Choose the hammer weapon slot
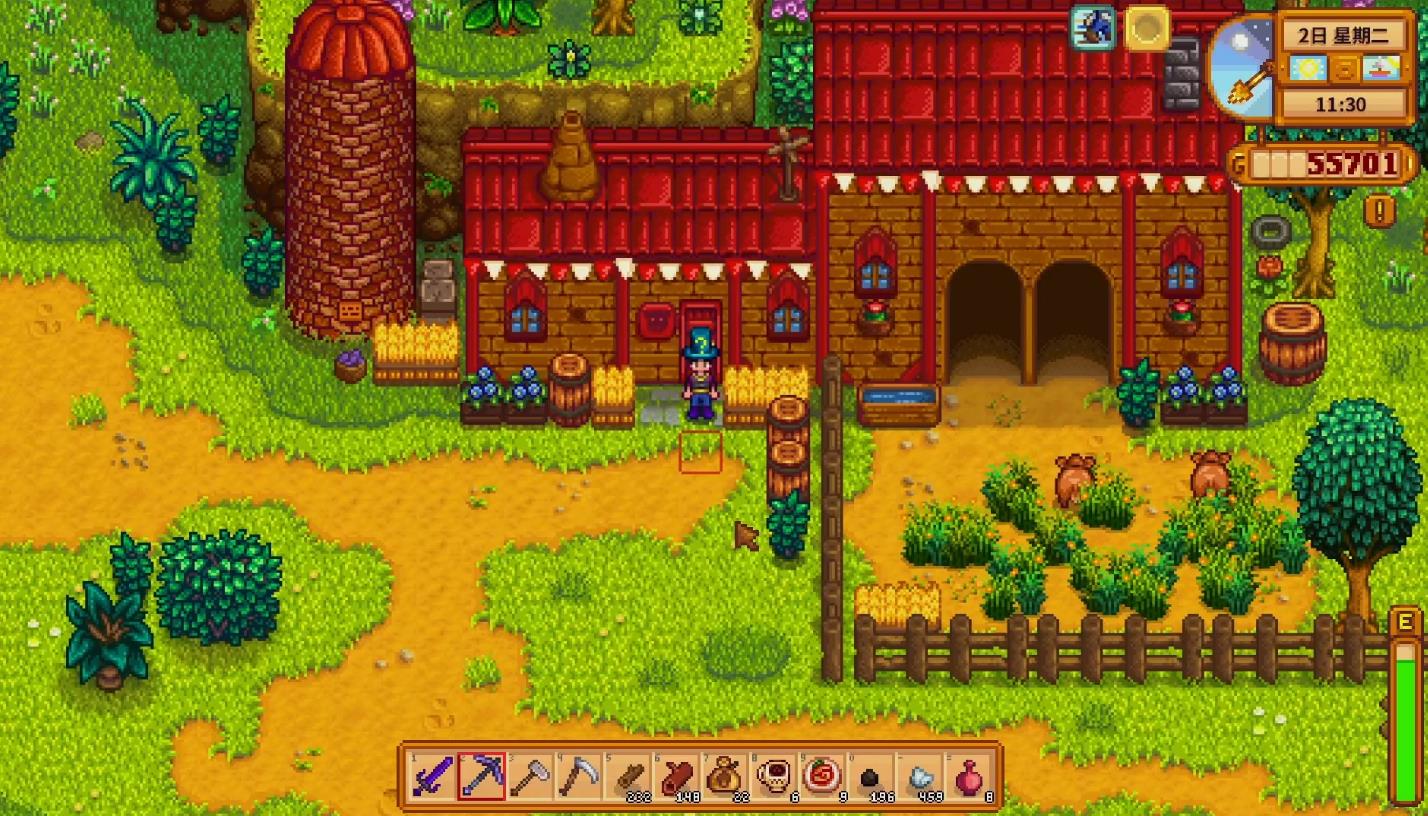 (530, 776)
